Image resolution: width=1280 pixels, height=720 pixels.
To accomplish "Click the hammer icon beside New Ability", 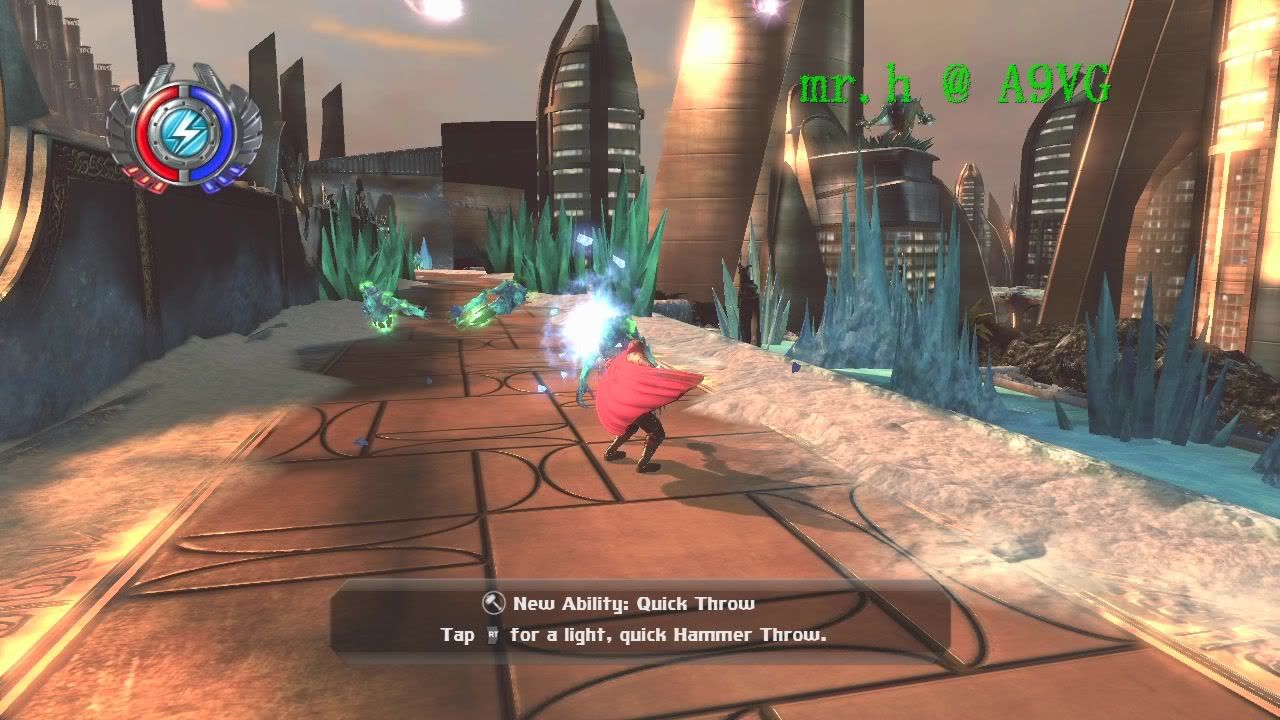I will click(493, 603).
